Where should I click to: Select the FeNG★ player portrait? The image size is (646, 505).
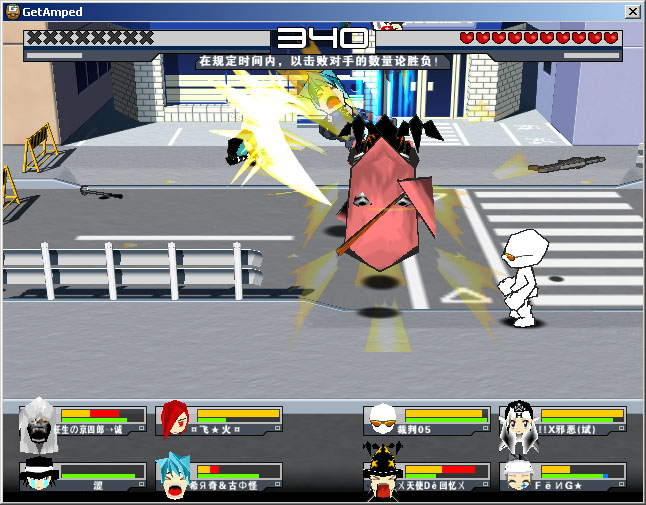point(516,475)
